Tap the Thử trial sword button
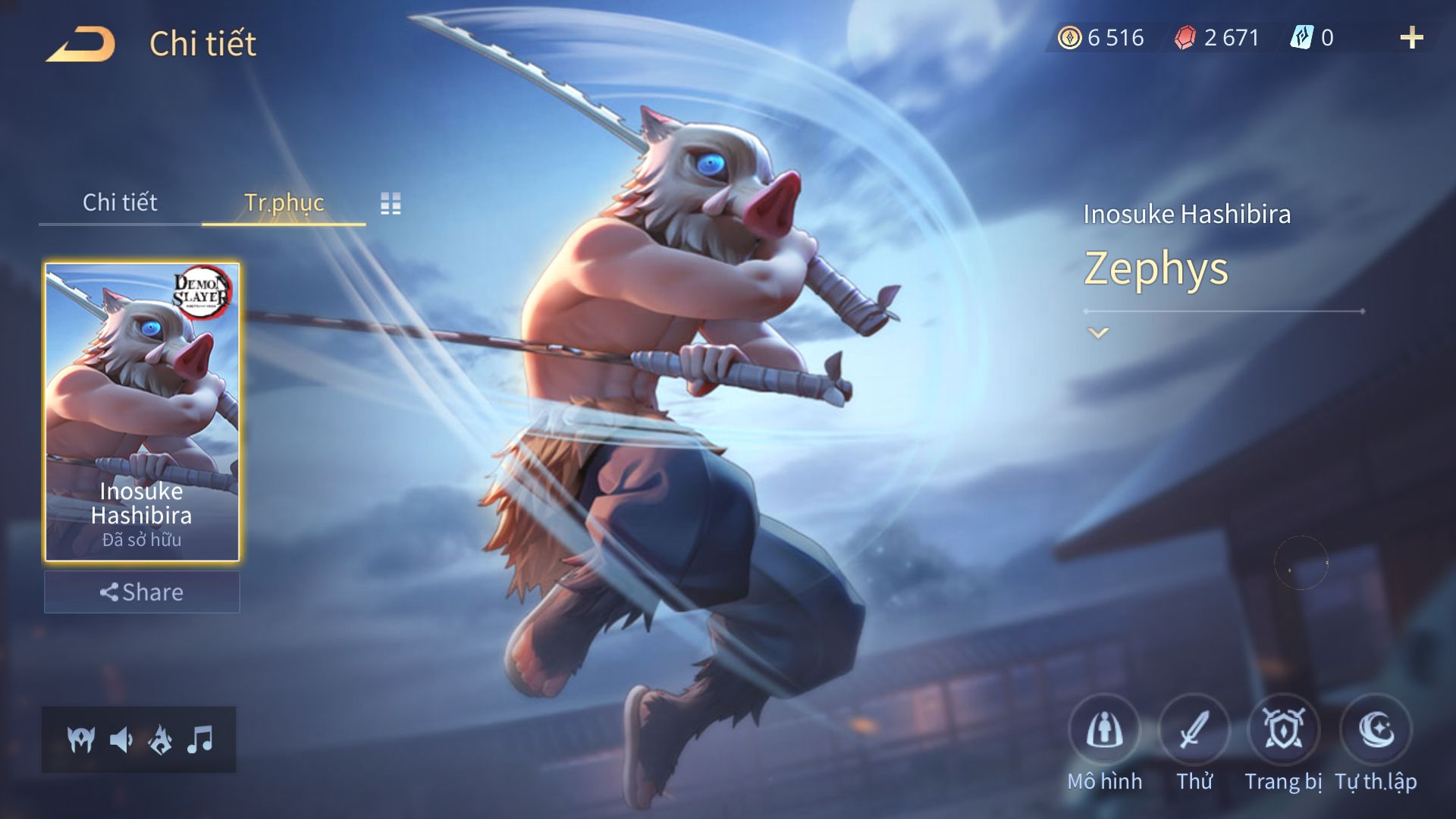Viewport: 1456px width, 819px height. coord(1194,730)
